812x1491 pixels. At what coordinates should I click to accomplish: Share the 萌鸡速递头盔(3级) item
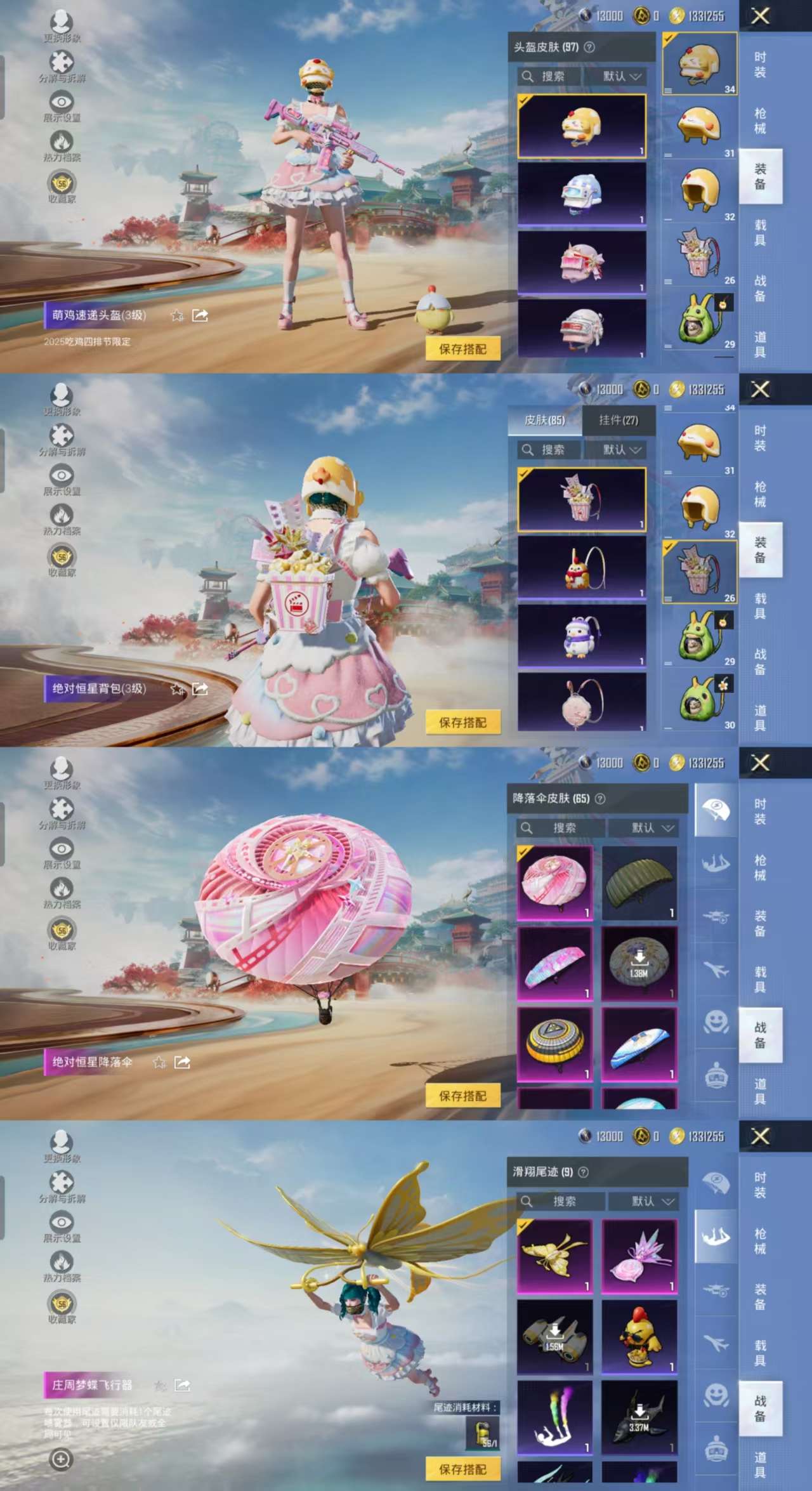tap(200, 315)
